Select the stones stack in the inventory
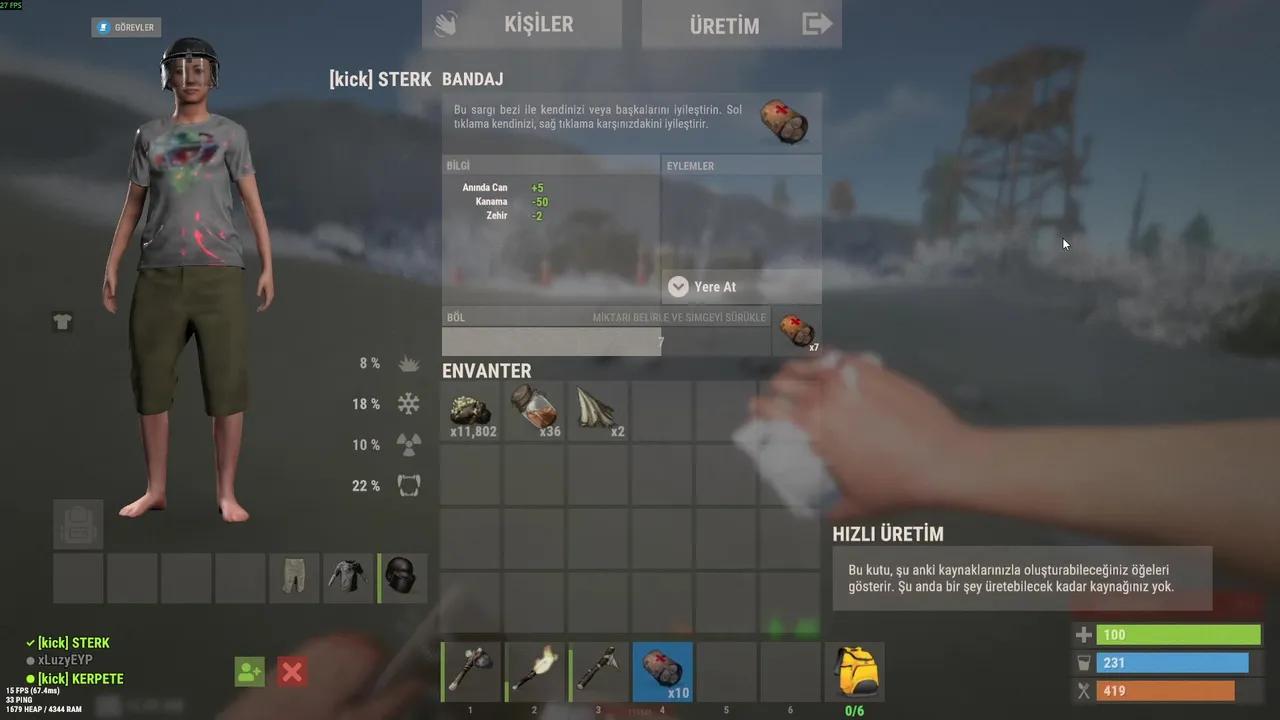Image resolution: width=1280 pixels, height=720 pixels. tap(470, 410)
